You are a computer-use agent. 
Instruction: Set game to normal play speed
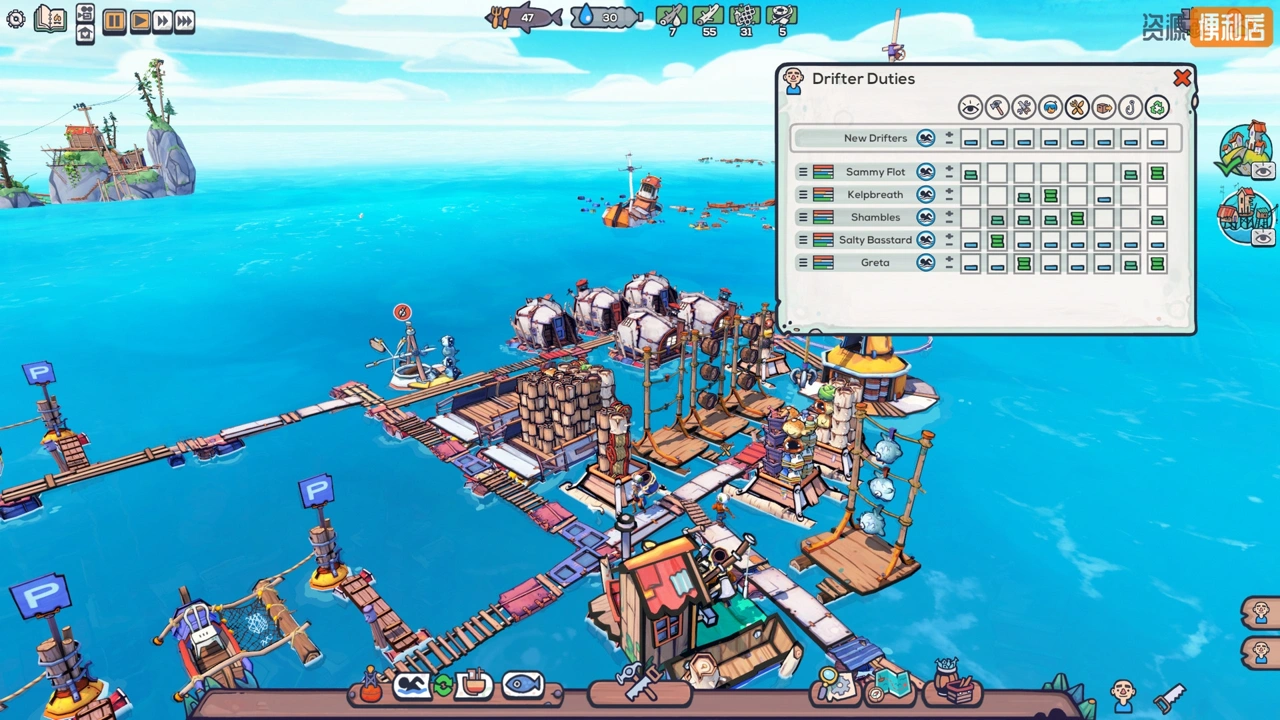140,20
